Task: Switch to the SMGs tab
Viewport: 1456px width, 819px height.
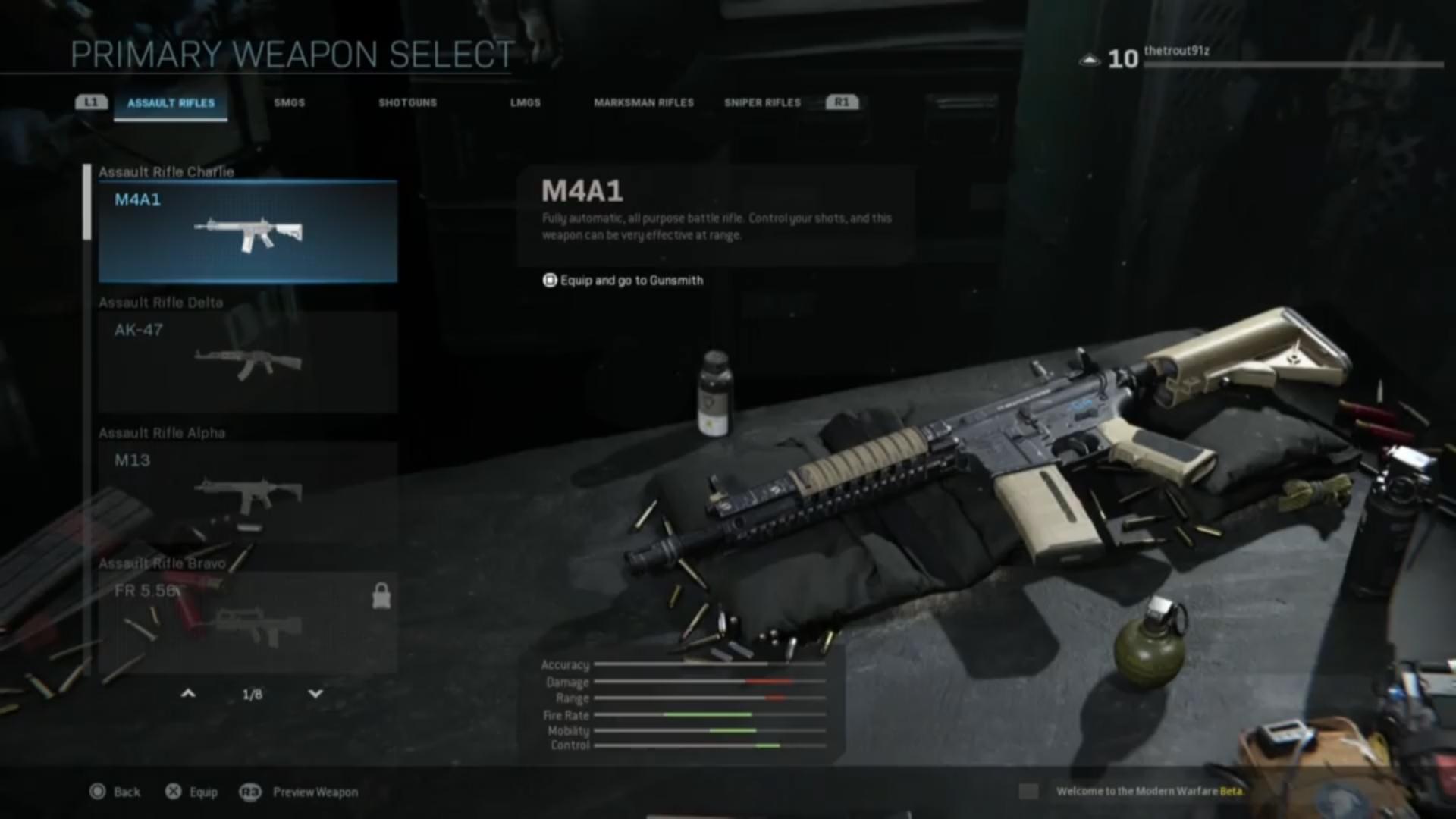Action: 290,102
